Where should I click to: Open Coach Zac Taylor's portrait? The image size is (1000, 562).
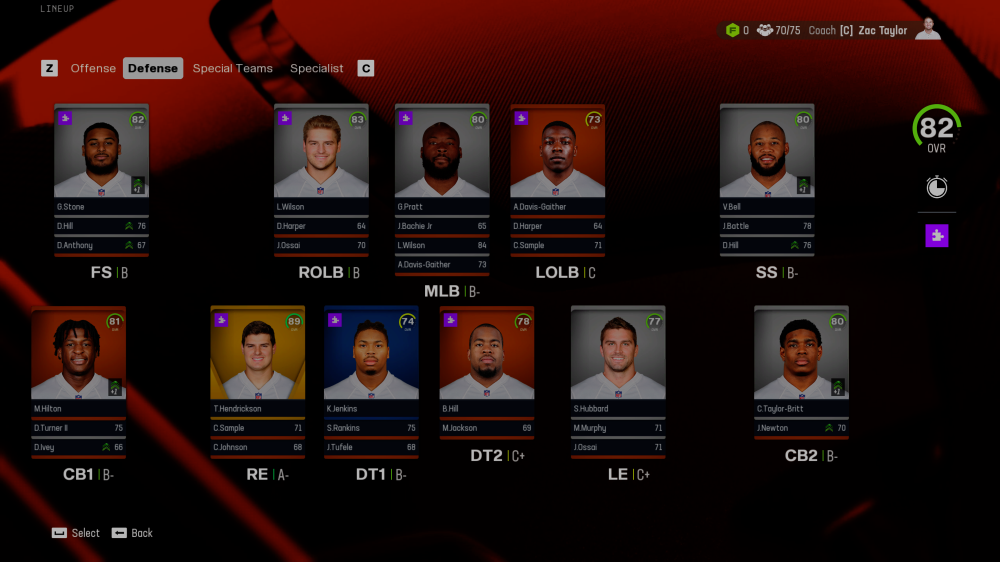coord(927,29)
